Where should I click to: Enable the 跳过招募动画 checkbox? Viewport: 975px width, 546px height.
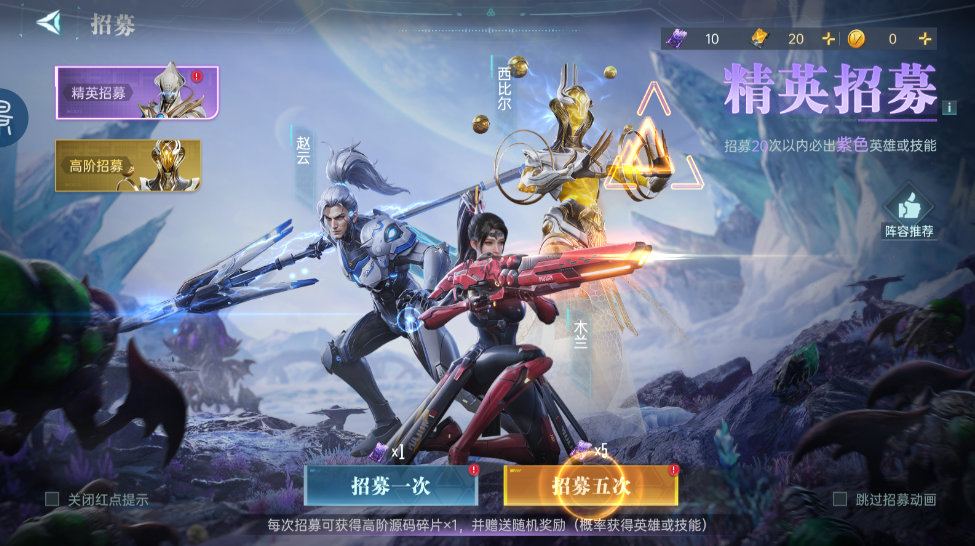tap(839, 499)
